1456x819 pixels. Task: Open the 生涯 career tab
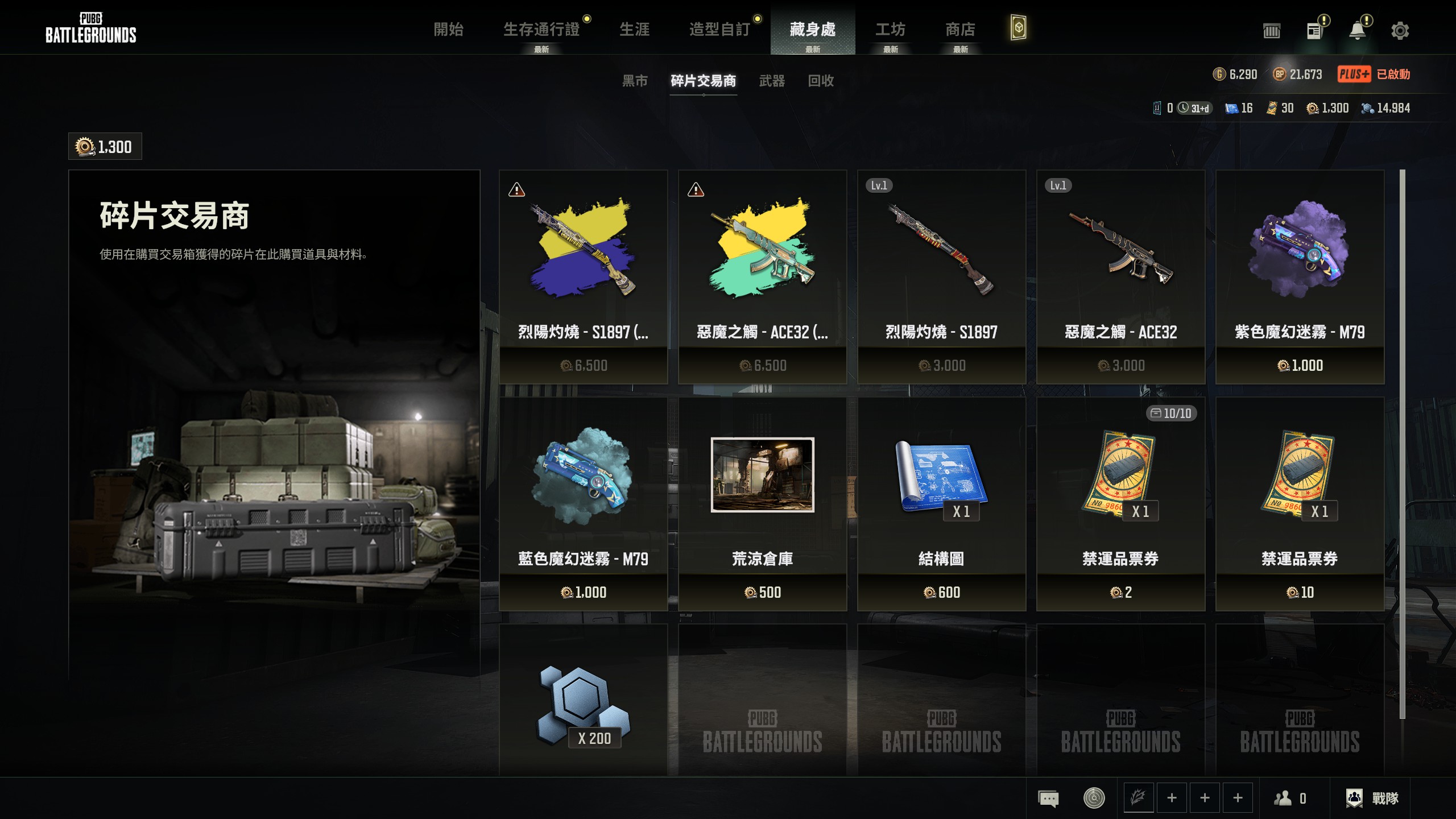634,30
